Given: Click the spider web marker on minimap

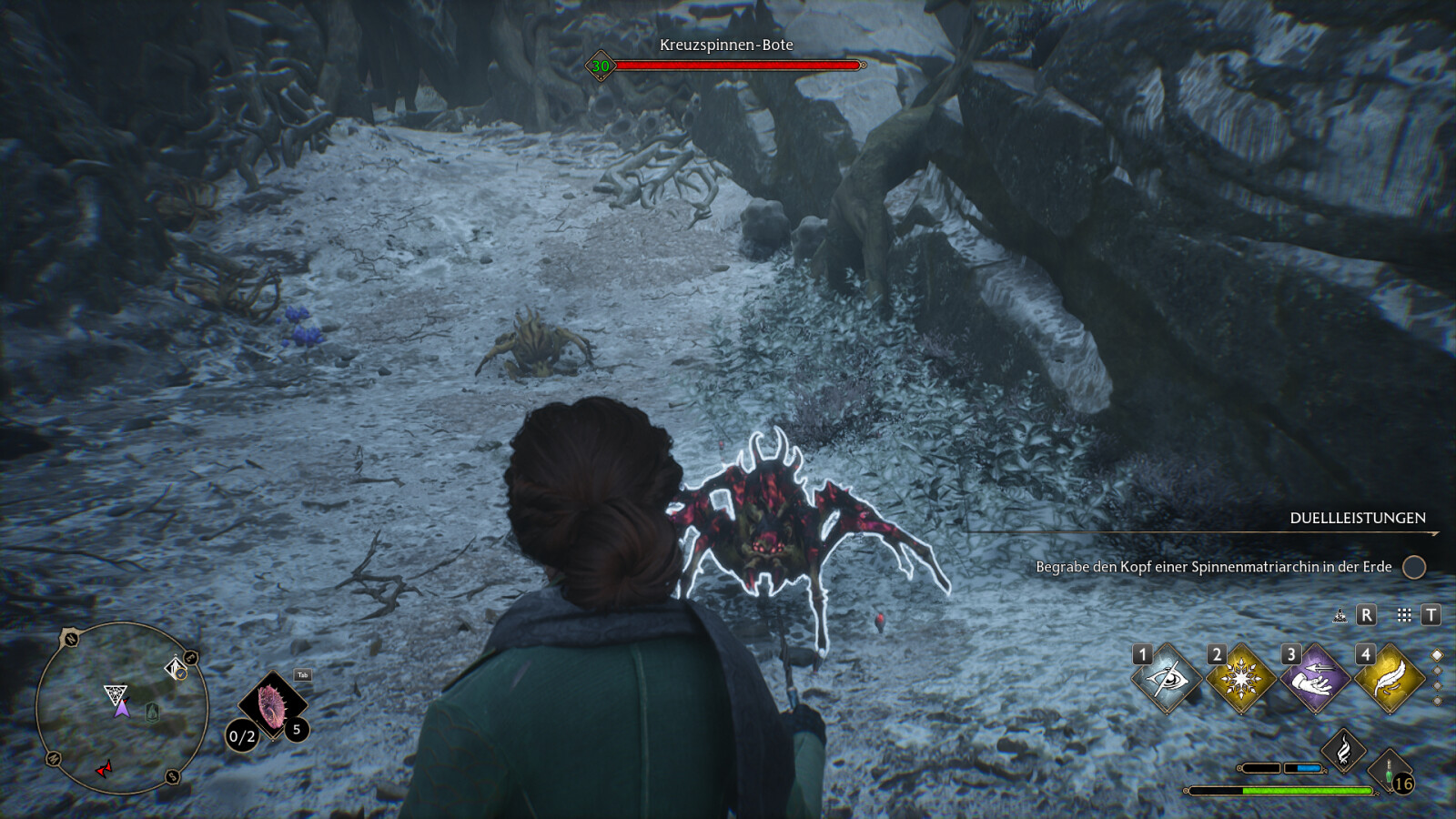Looking at the screenshot, I should [x=115, y=695].
